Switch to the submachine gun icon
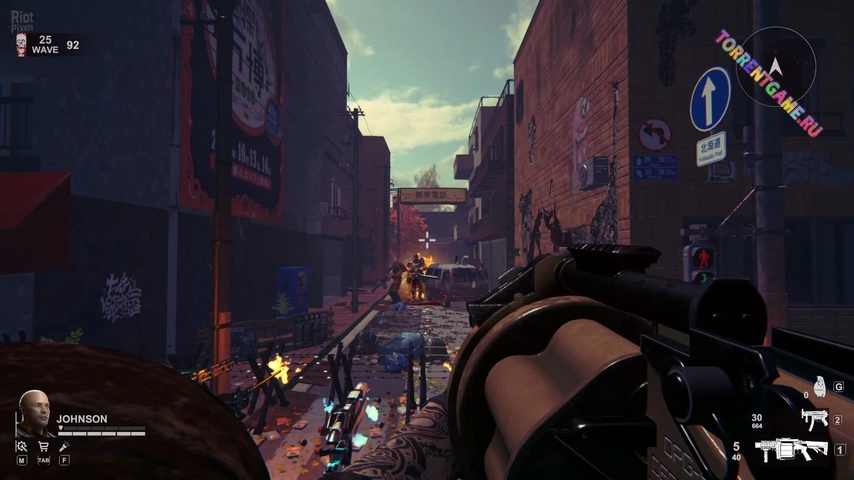 [815, 419]
